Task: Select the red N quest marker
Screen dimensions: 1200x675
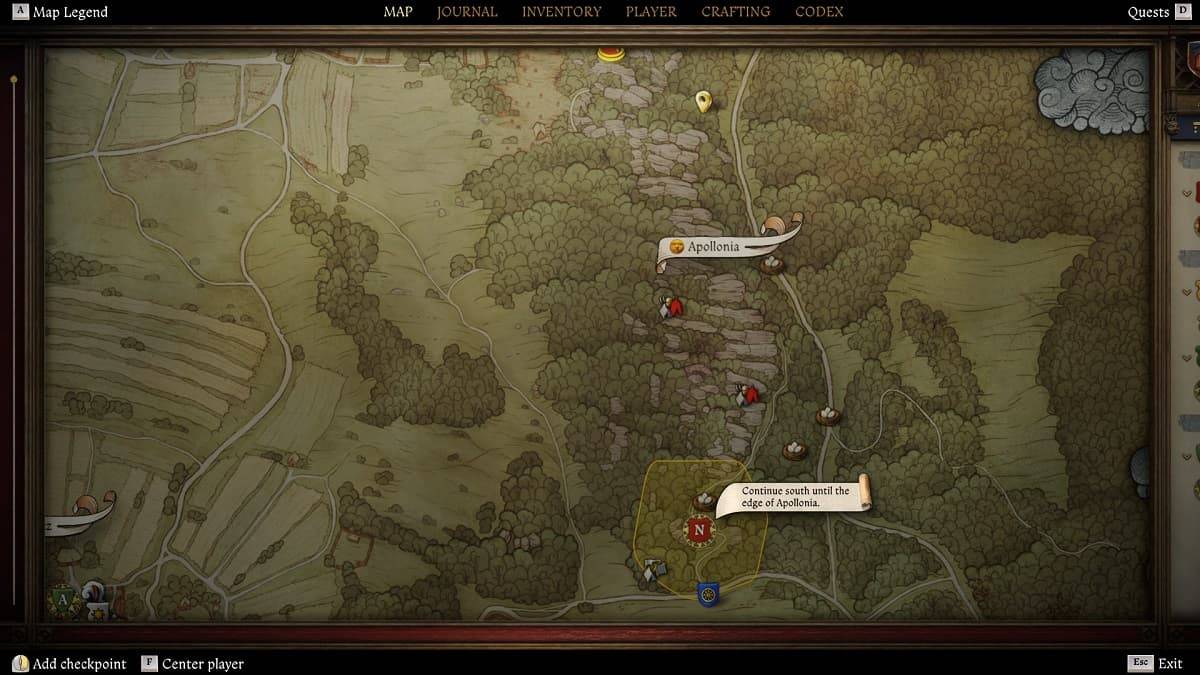Action: coord(699,530)
